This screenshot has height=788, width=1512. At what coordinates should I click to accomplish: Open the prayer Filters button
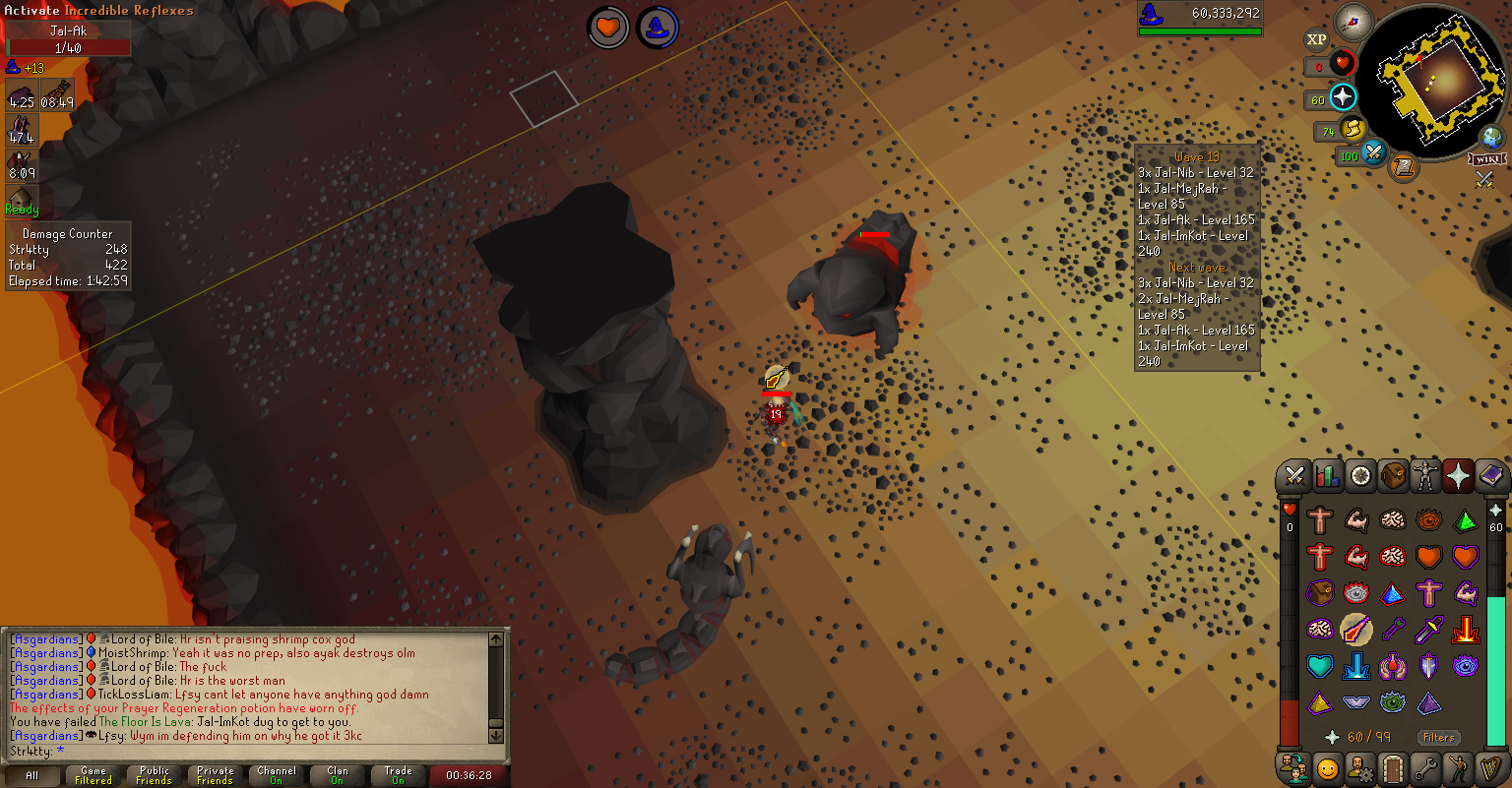[x=1438, y=737]
